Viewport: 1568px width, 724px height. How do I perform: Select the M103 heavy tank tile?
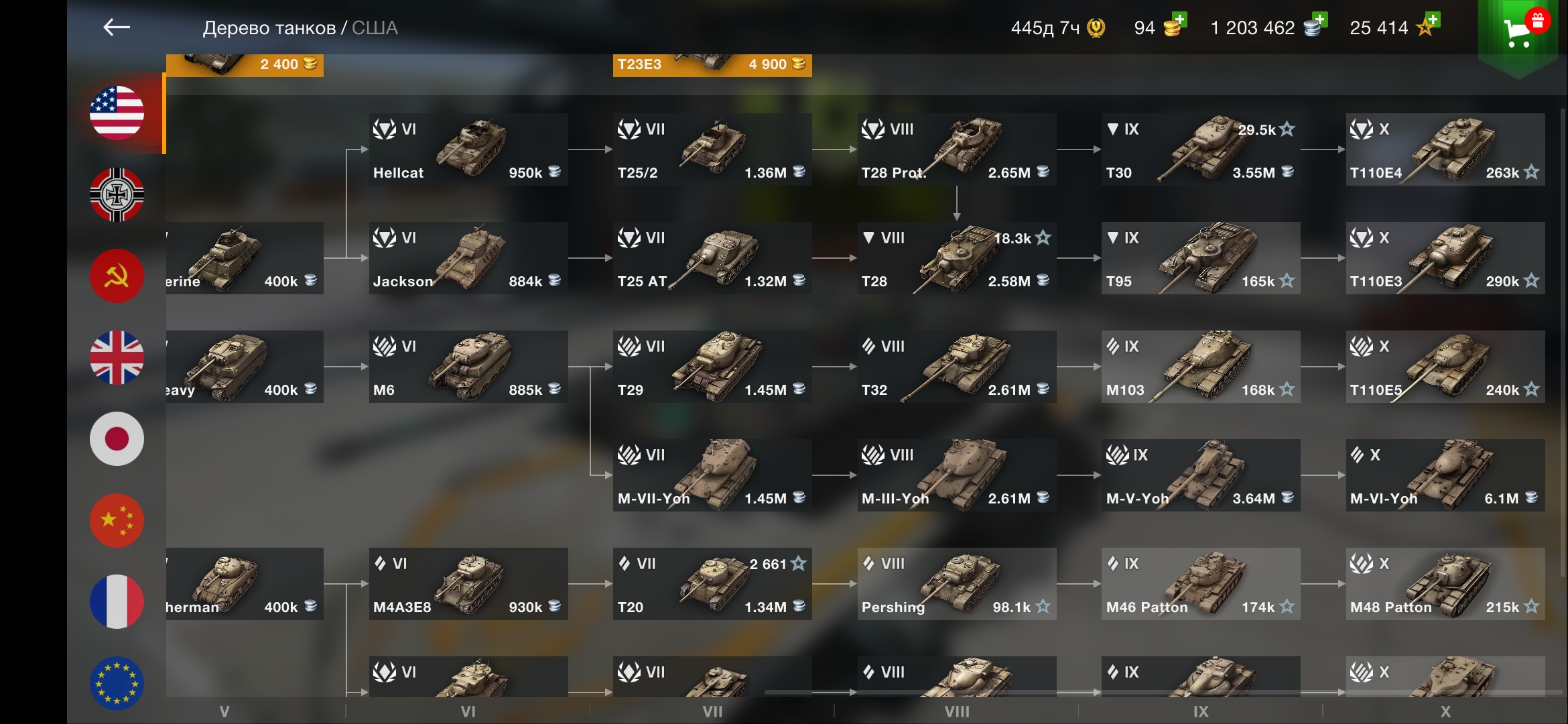click(1201, 367)
